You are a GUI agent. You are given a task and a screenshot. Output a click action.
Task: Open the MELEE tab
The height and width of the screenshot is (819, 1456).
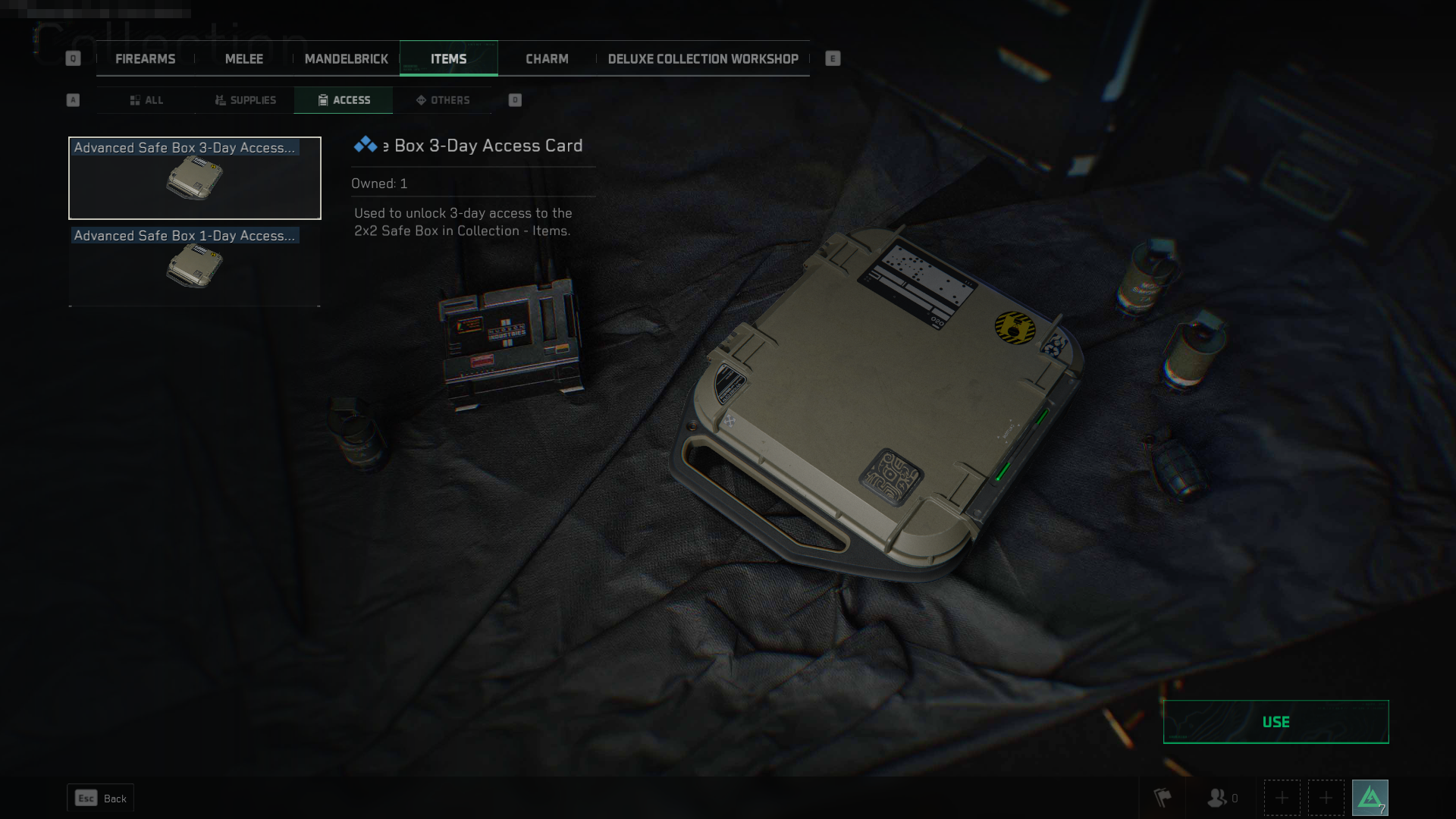tap(243, 58)
